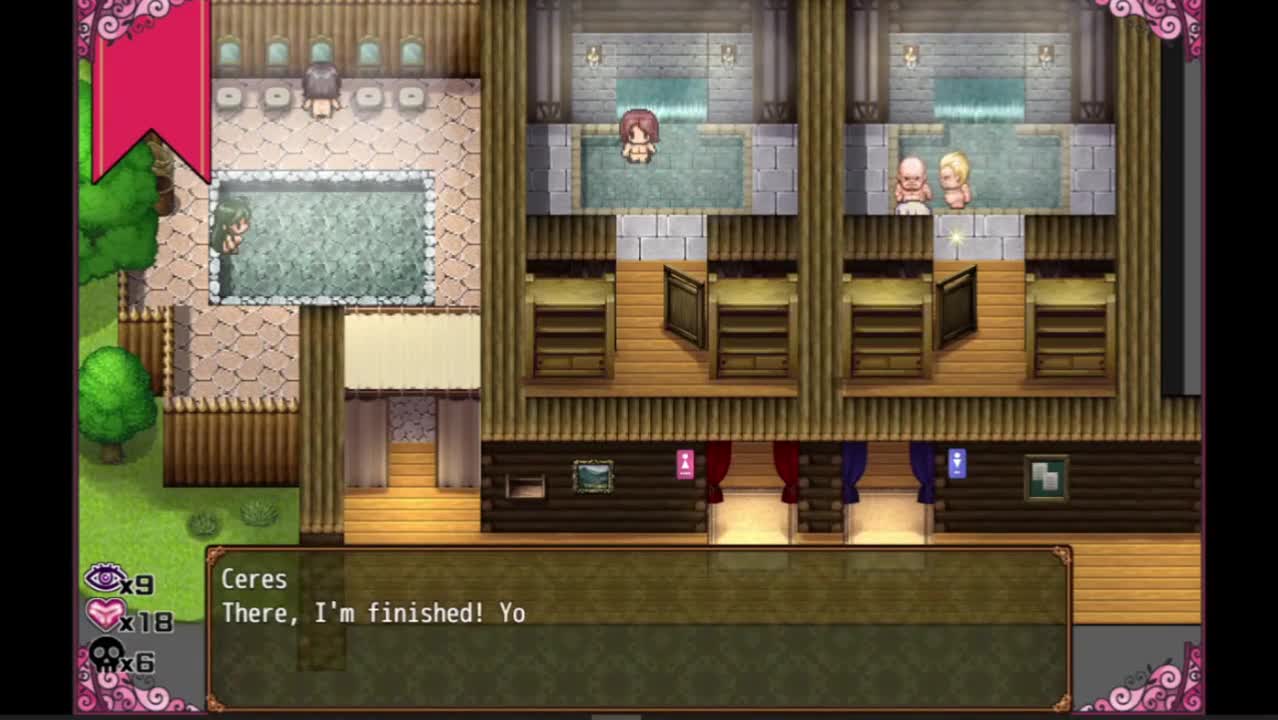
Task: Click the purple eye counter icon
Action: coord(103,578)
